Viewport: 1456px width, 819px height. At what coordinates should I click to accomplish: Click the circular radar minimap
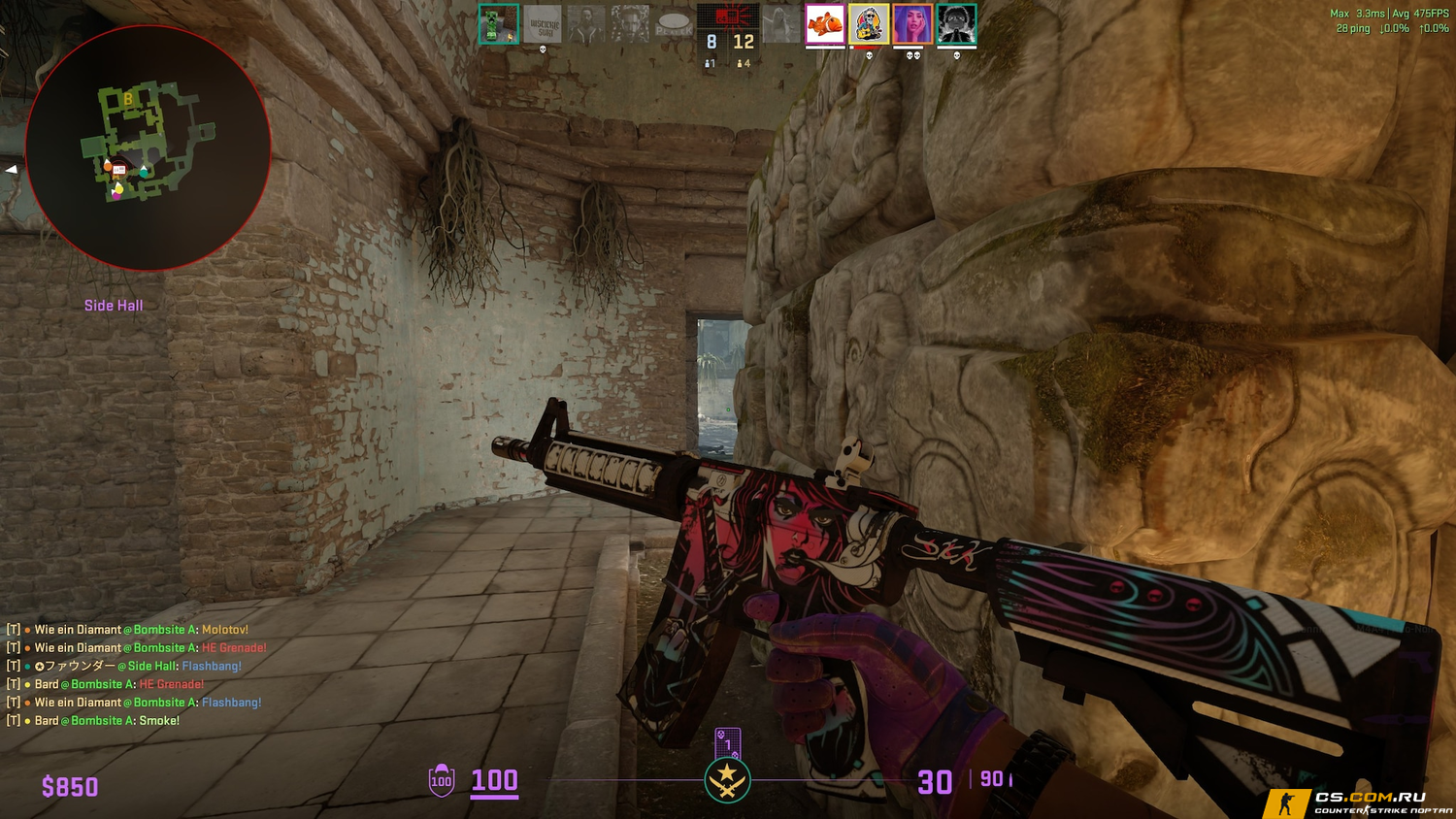(x=148, y=147)
